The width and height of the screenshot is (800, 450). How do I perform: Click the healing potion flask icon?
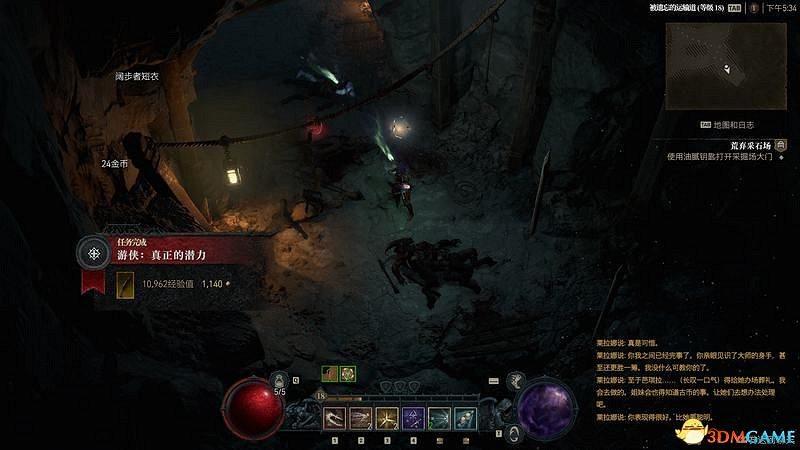[x=280, y=380]
